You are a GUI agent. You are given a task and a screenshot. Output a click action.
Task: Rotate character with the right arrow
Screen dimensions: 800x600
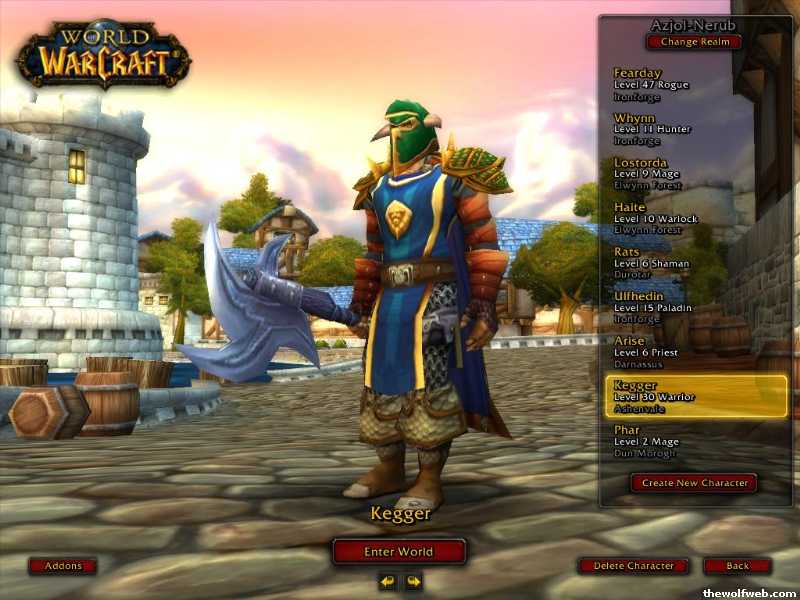(413, 581)
